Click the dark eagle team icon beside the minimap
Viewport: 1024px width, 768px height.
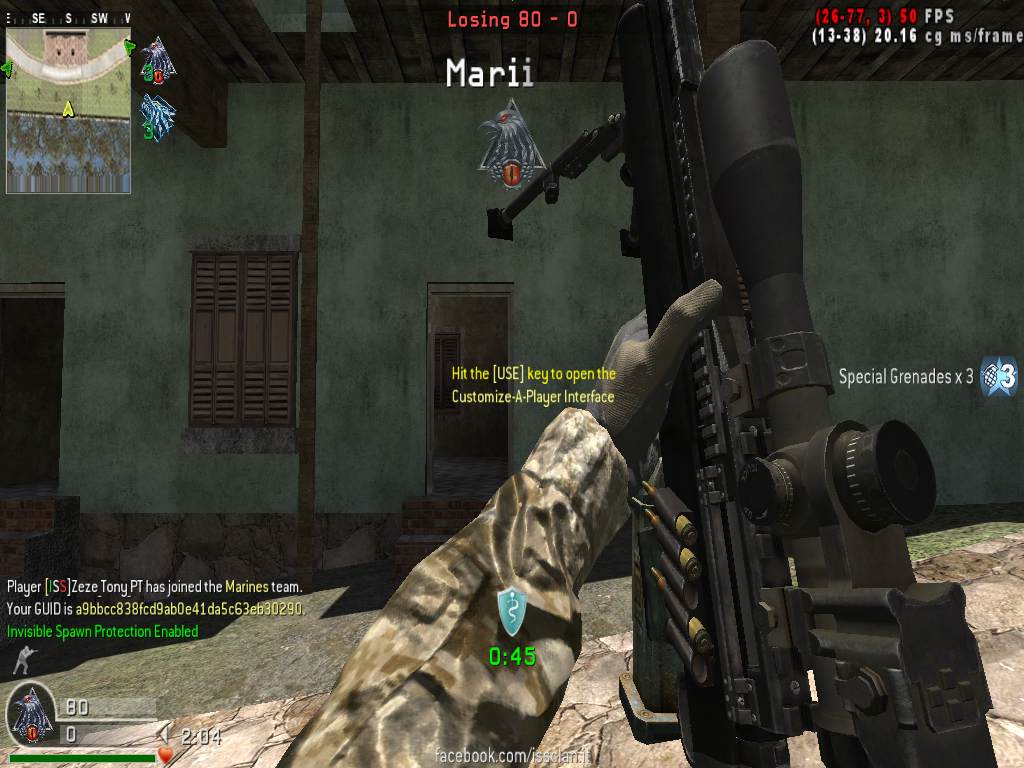[158, 58]
